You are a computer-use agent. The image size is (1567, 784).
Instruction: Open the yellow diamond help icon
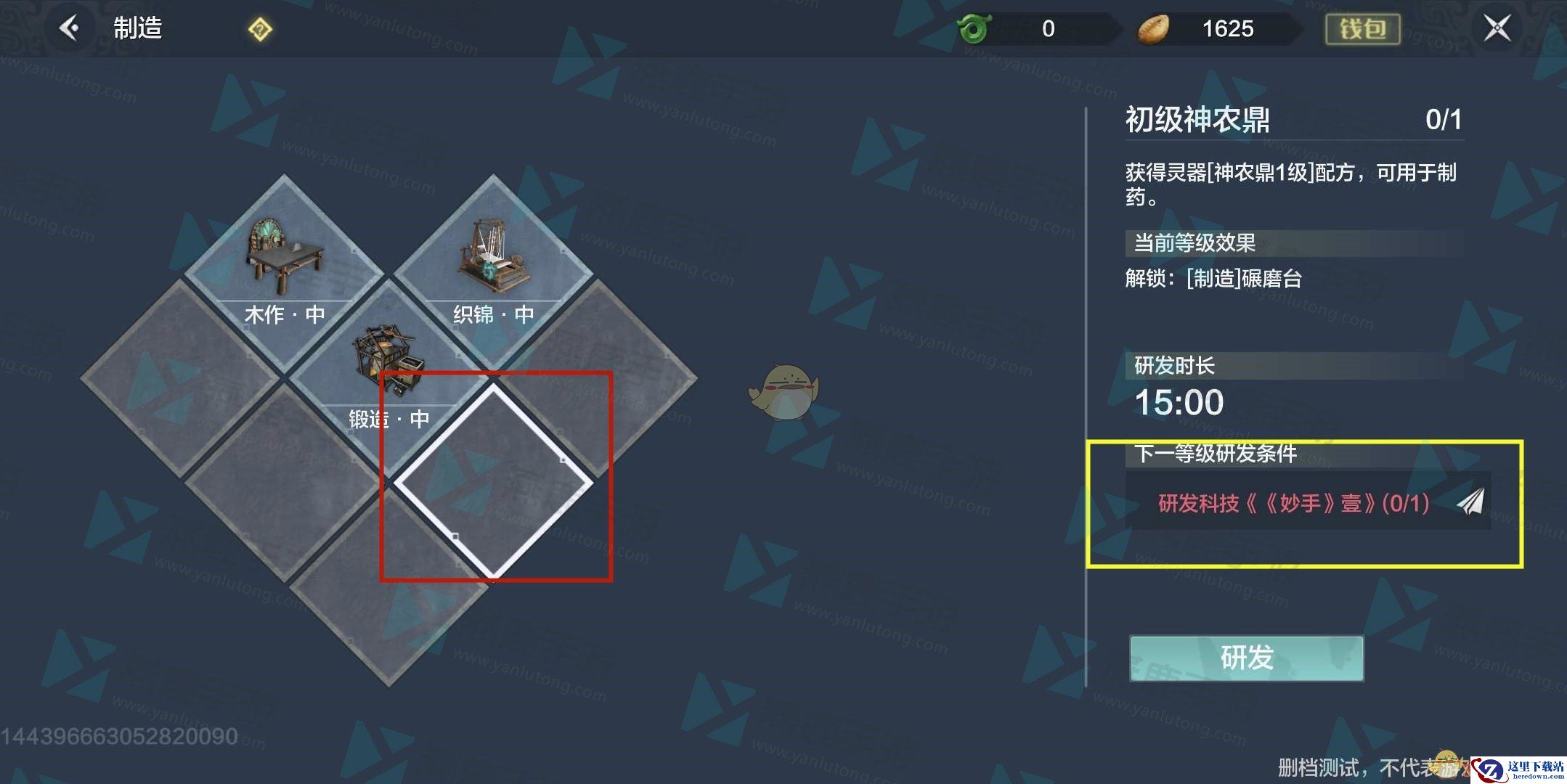(x=260, y=30)
